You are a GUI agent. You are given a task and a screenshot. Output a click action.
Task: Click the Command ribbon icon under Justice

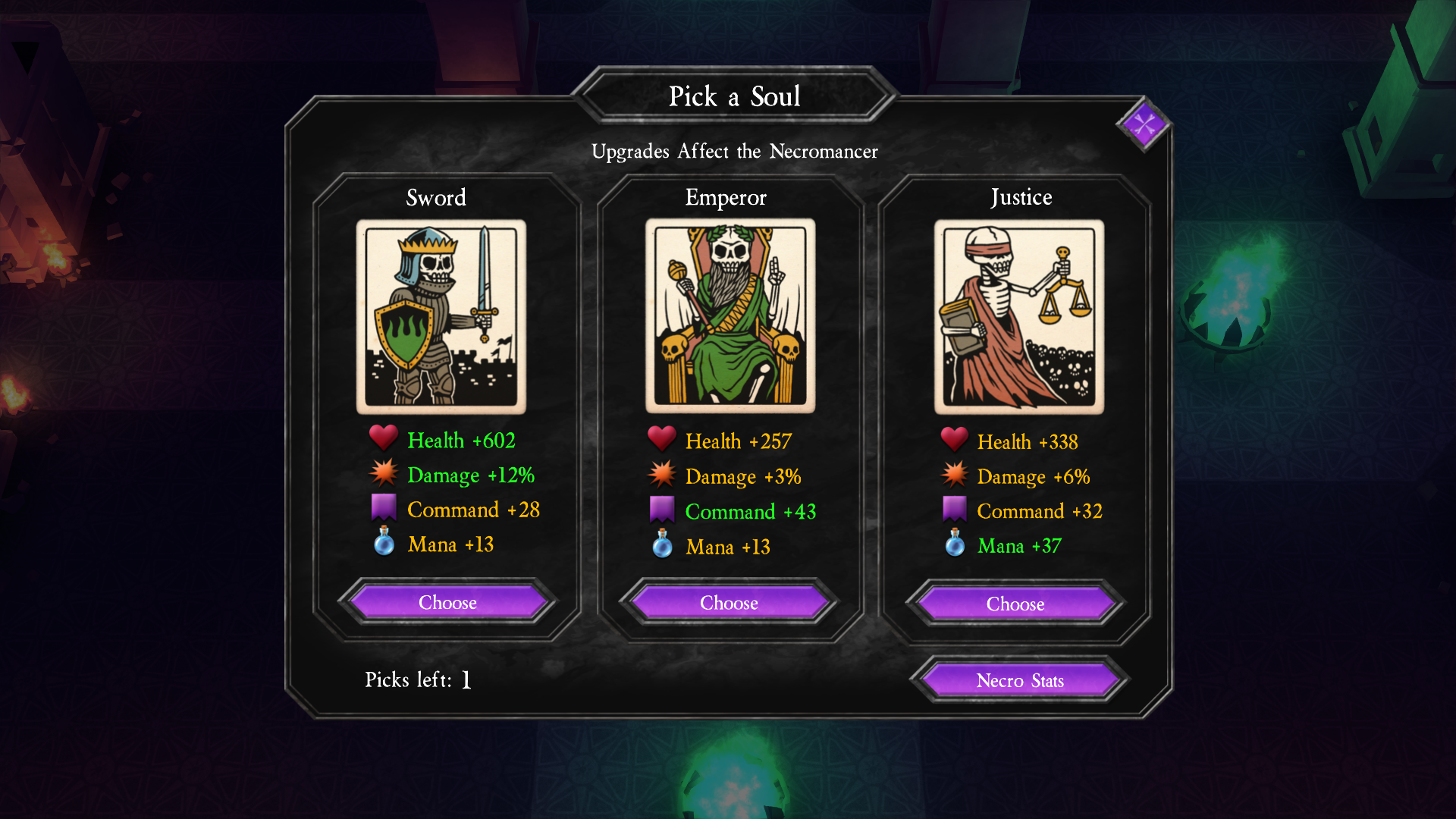click(x=954, y=507)
